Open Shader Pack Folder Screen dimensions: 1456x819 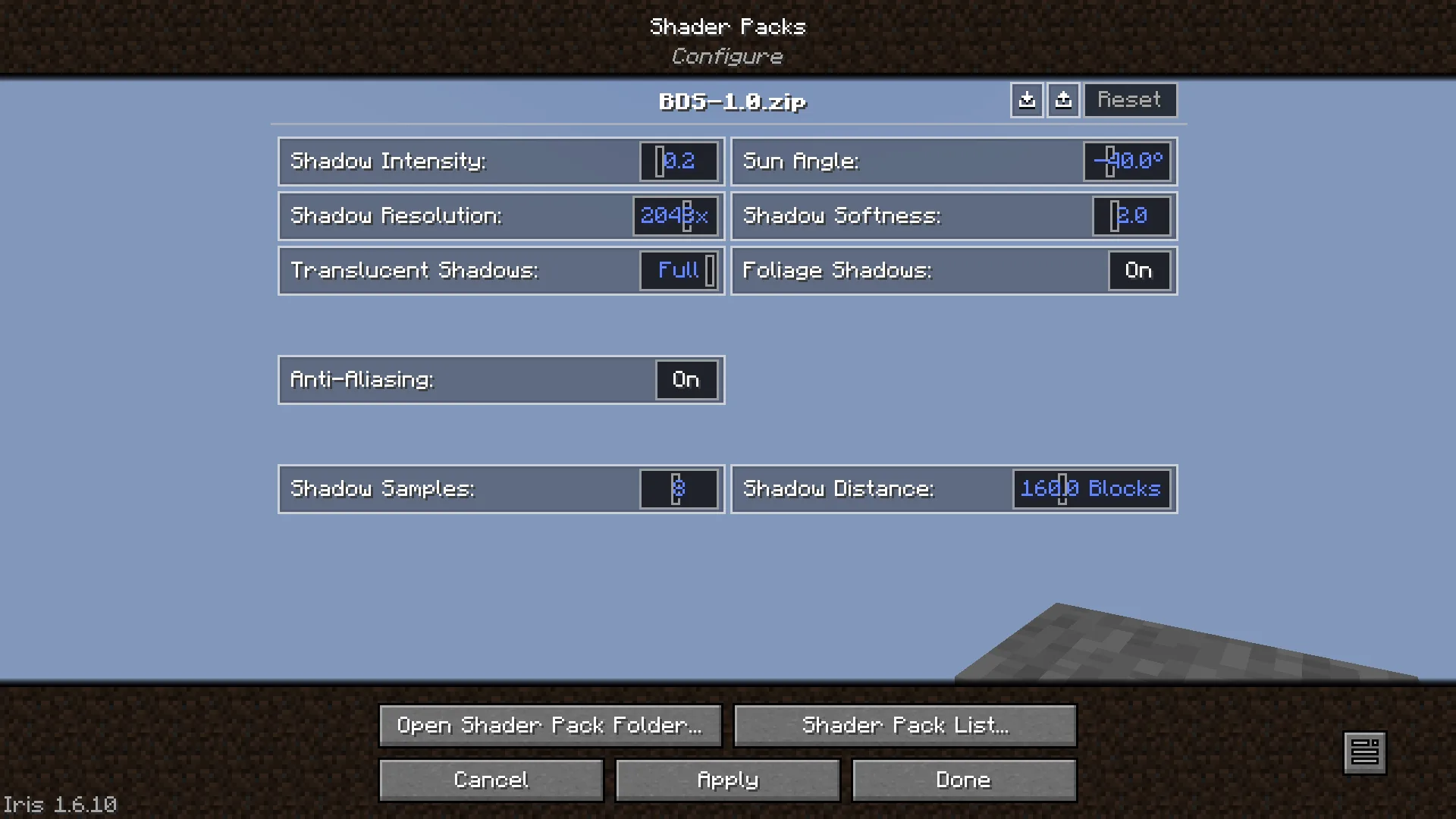[551, 726]
